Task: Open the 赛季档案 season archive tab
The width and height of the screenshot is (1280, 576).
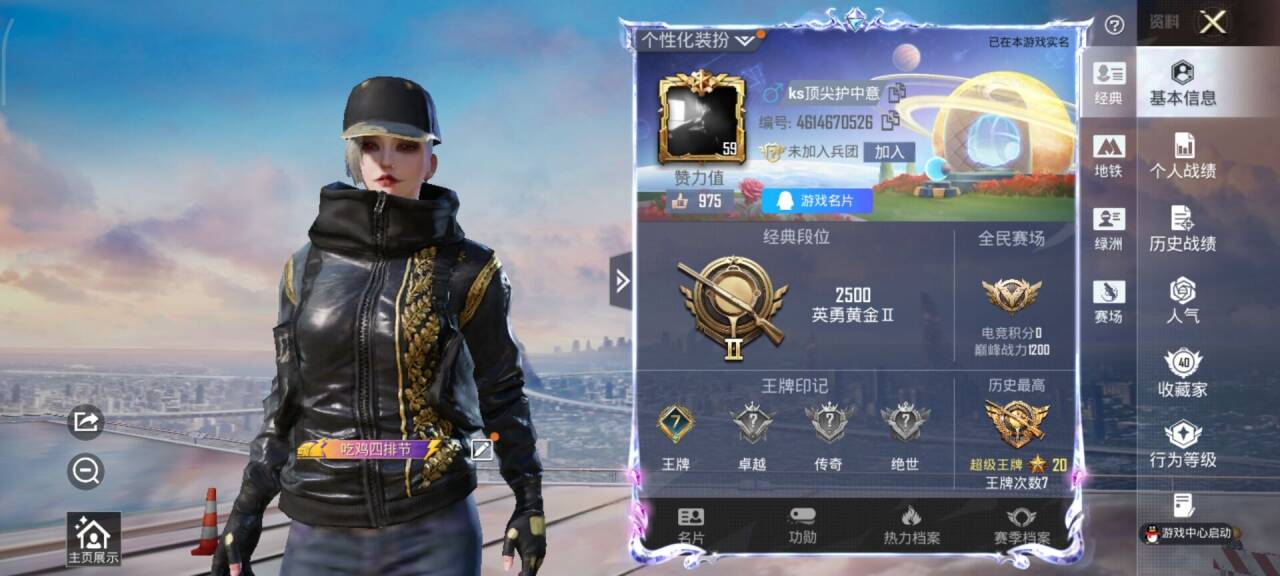Action: pos(1021,526)
